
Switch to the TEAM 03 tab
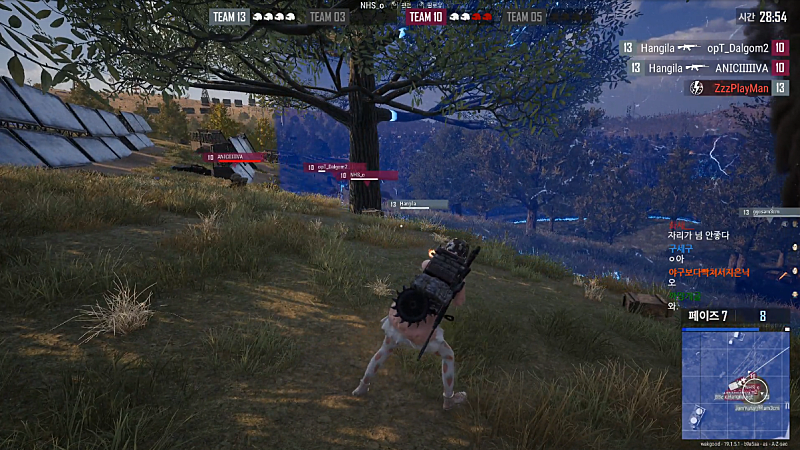click(327, 16)
